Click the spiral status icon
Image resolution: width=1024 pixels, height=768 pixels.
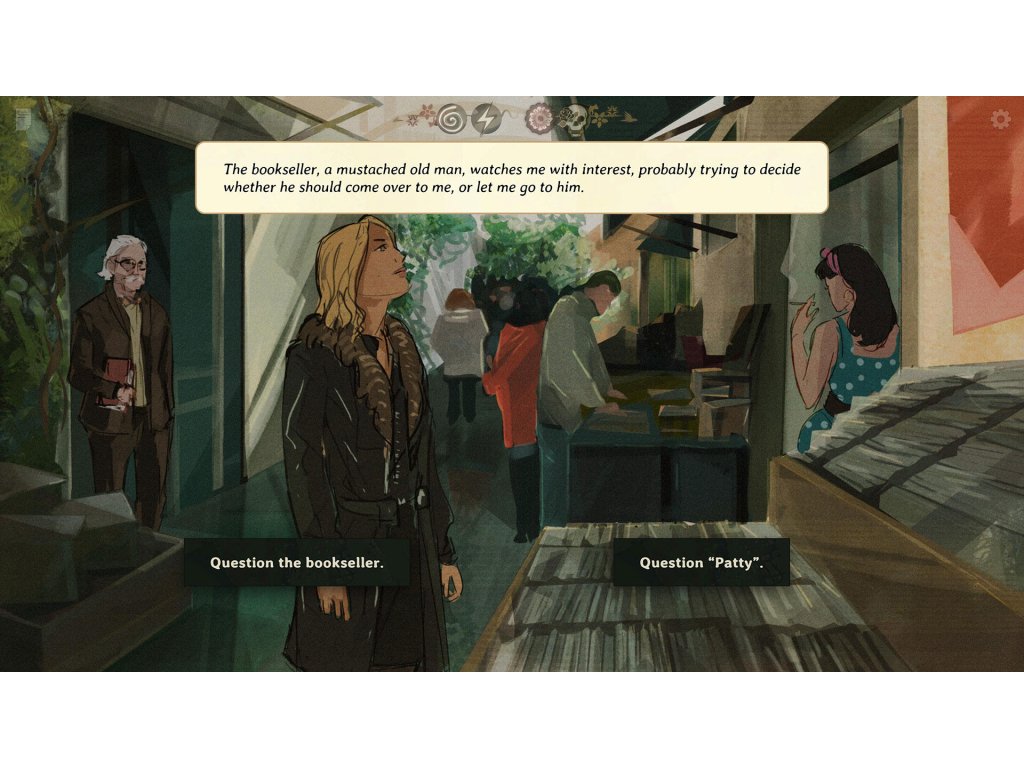point(452,120)
